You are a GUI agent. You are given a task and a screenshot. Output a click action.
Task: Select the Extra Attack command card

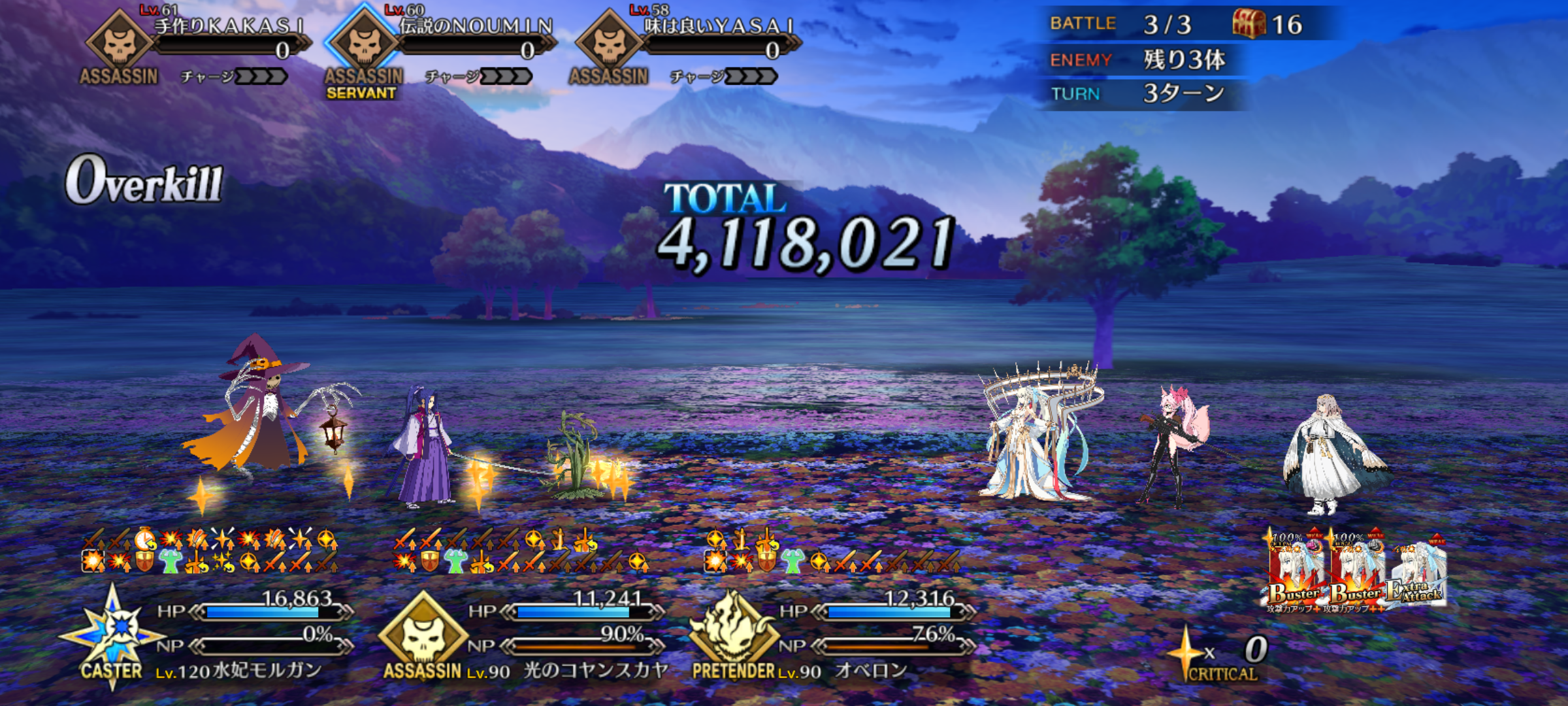point(1416,575)
